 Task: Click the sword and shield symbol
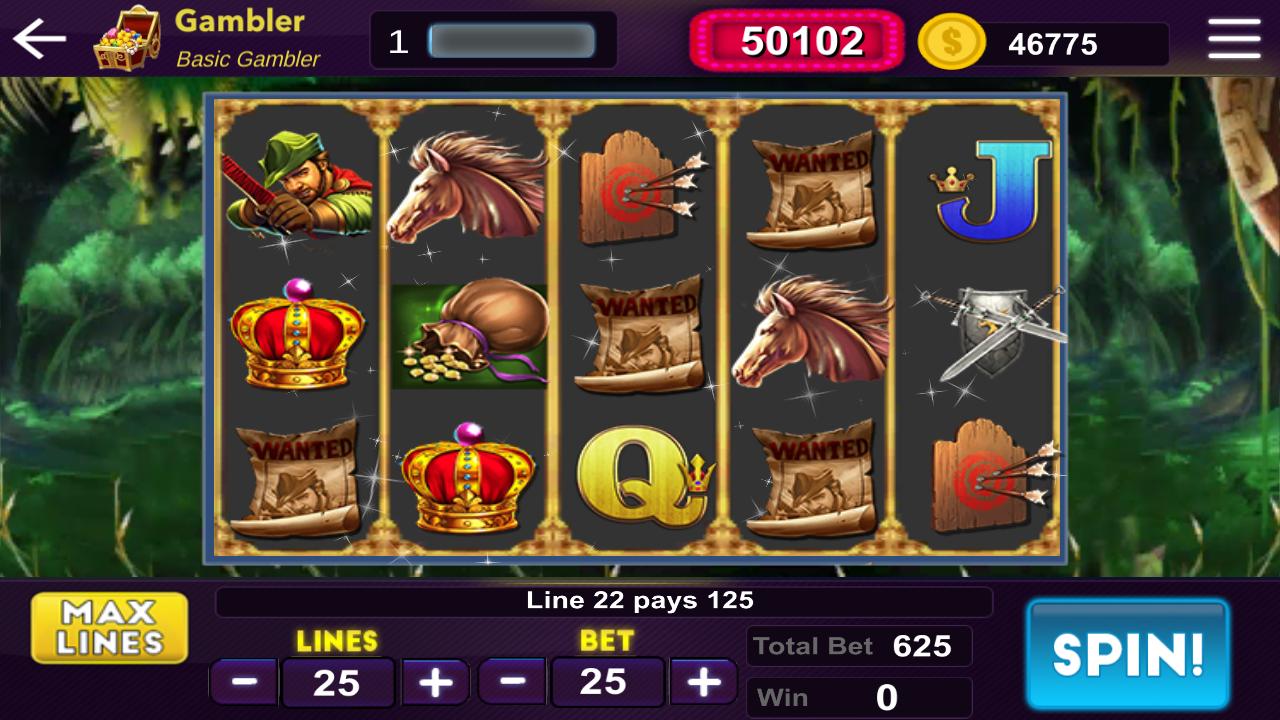pos(990,330)
